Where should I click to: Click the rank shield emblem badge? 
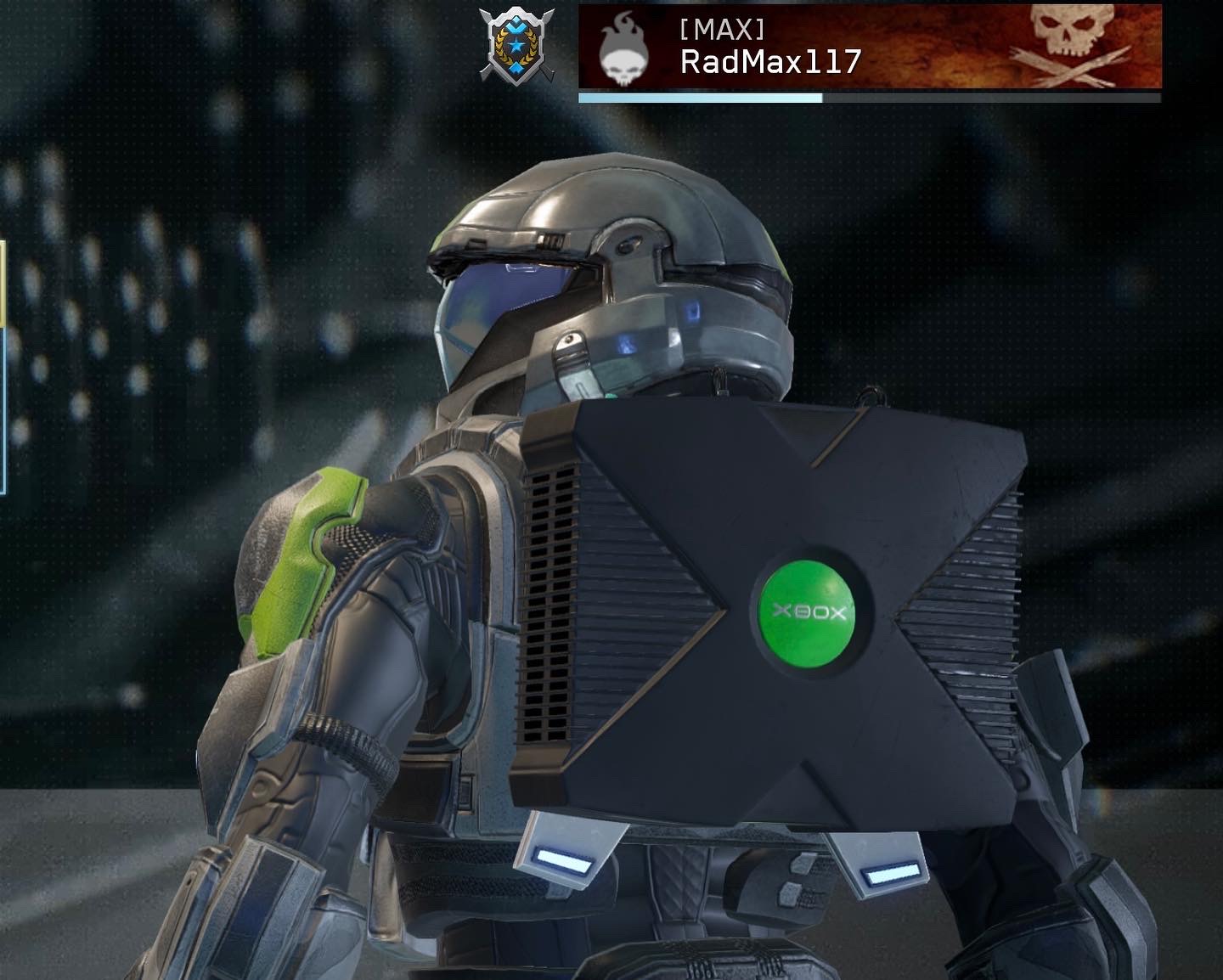tap(516, 46)
